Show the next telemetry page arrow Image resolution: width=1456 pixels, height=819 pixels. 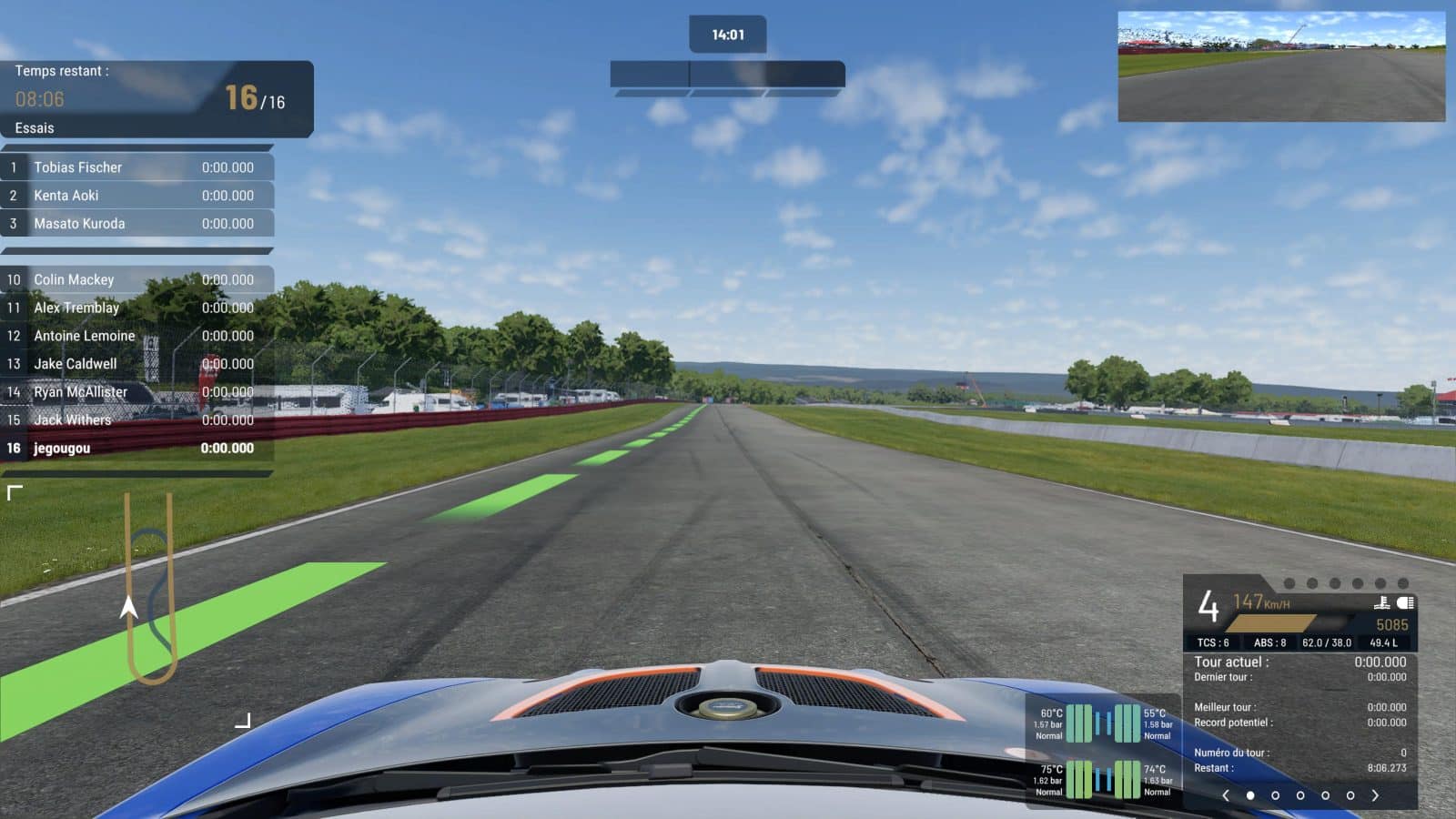pos(1375,795)
